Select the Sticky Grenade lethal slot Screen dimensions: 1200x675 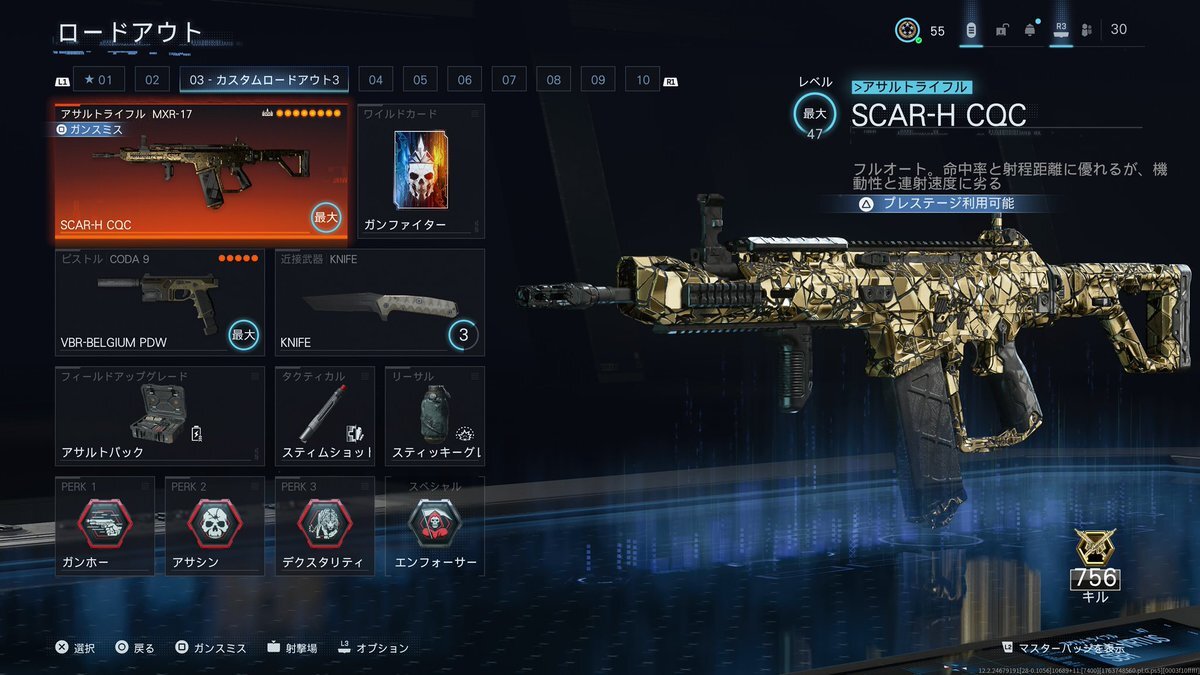[x=434, y=416]
